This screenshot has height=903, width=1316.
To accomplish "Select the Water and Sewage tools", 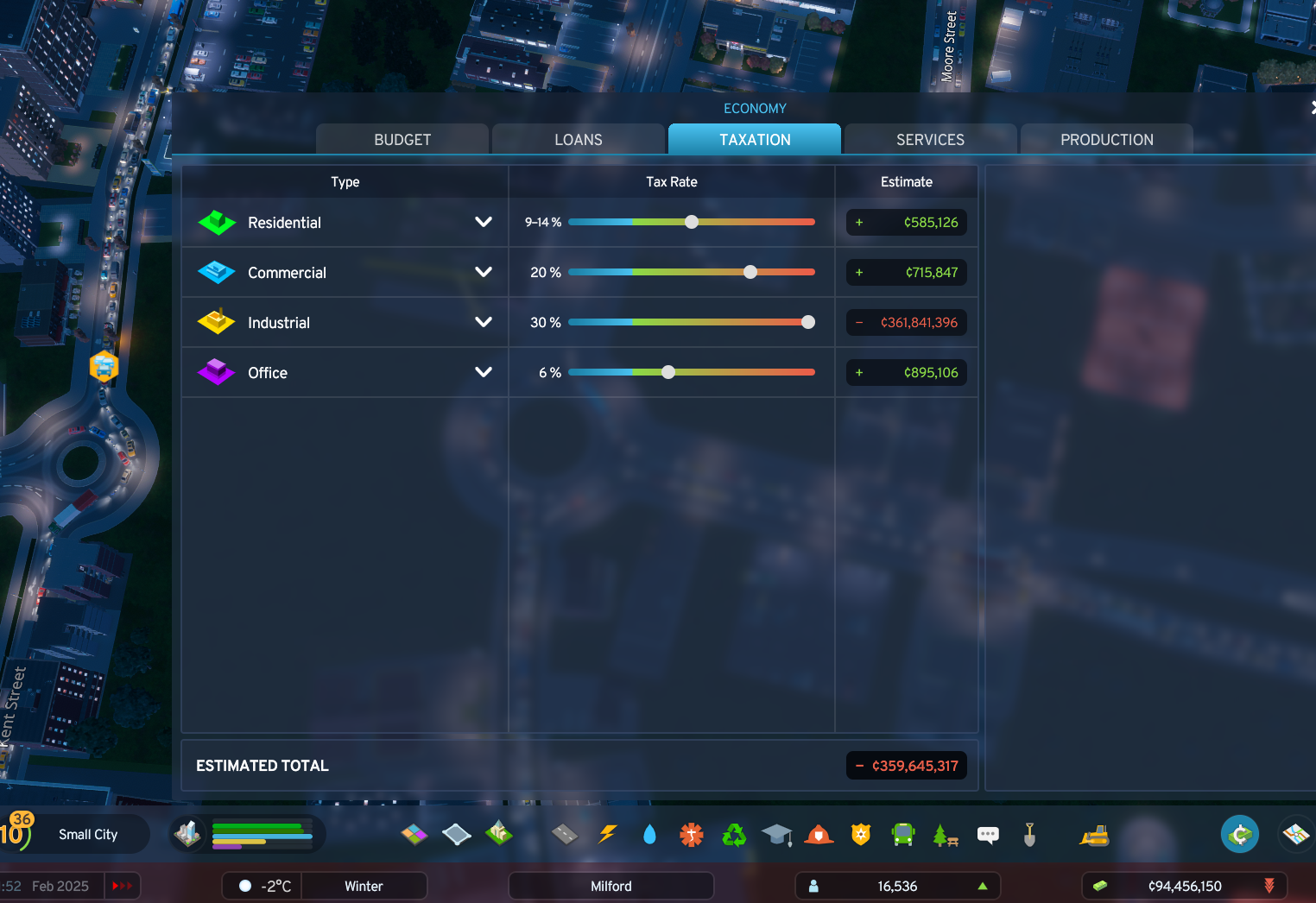I will (649, 834).
